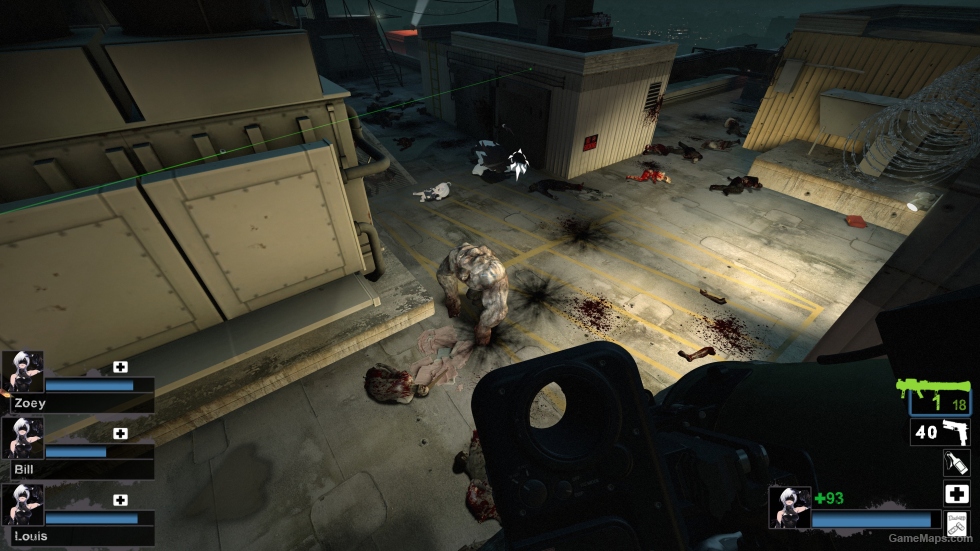The width and height of the screenshot is (980, 551).
Task: Click the medkit icon above Louis's health bar
Action: coord(121,500)
